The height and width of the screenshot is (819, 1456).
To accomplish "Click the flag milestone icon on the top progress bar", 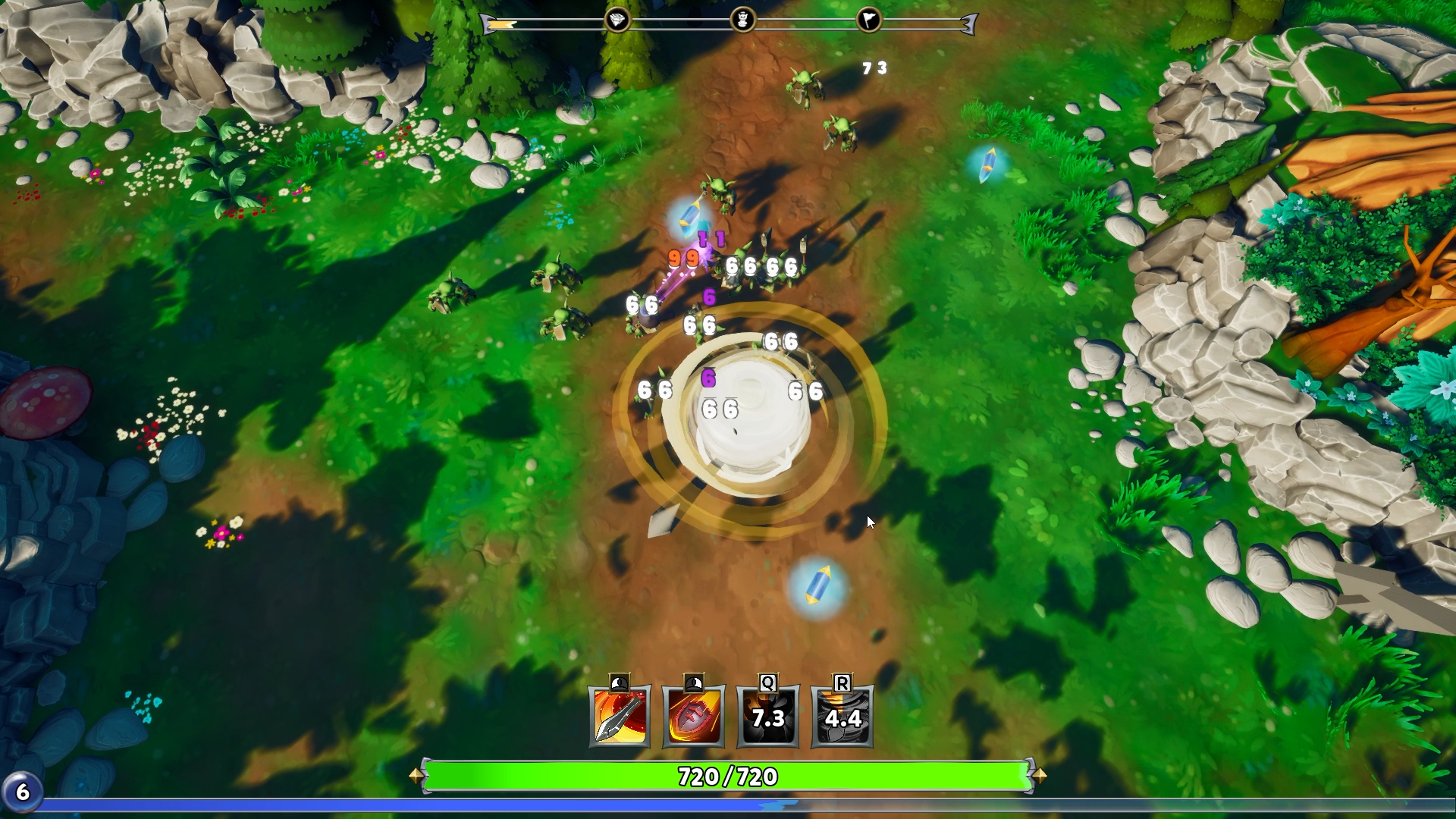I will point(871,21).
